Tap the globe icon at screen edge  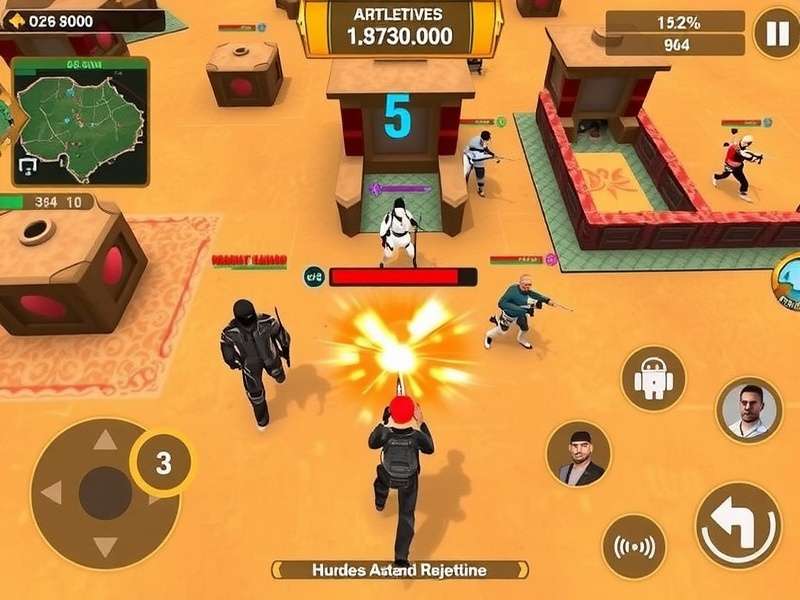pos(787,281)
